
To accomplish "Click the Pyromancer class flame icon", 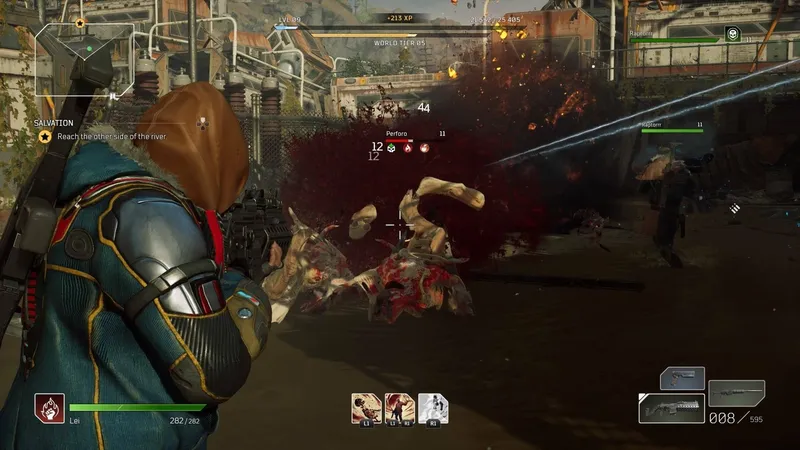I will pyautogui.click(x=49, y=408).
